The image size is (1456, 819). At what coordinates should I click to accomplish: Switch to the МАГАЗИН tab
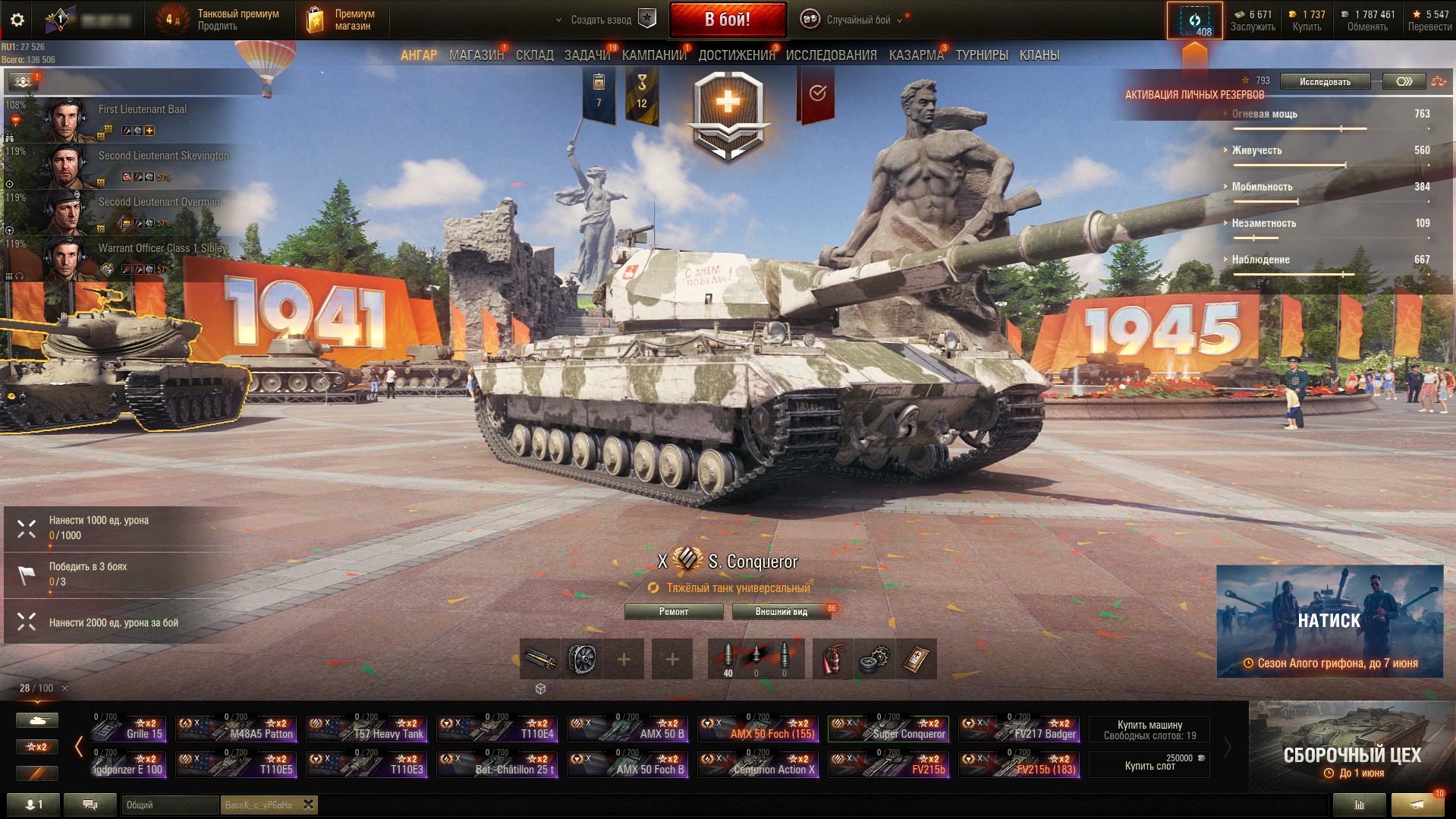tap(476, 55)
